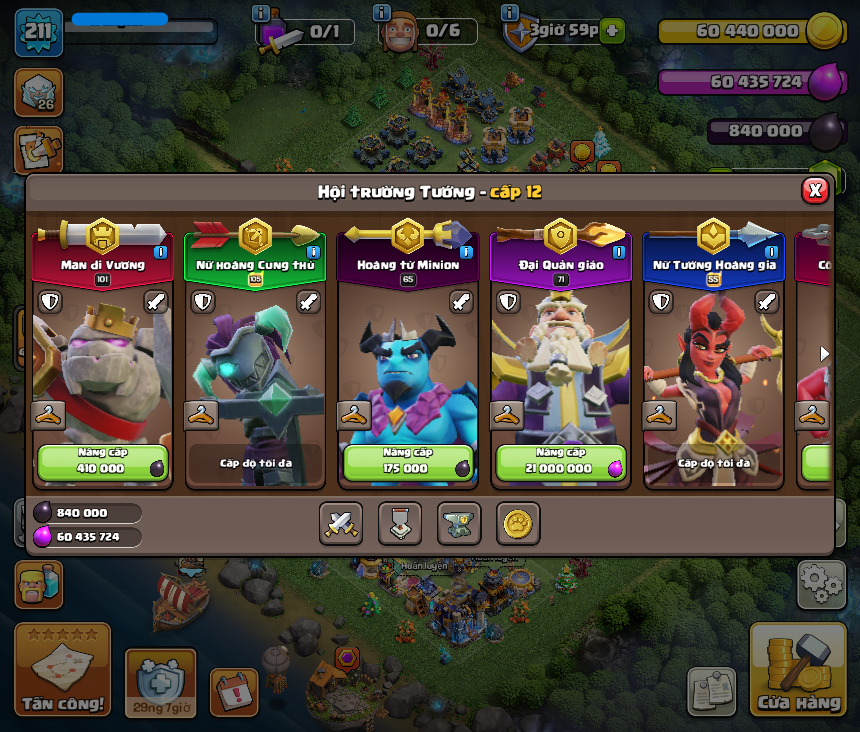Upgrade Man di Vương for 410 000
The height and width of the screenshot is (732, 860).
point(102,462)
